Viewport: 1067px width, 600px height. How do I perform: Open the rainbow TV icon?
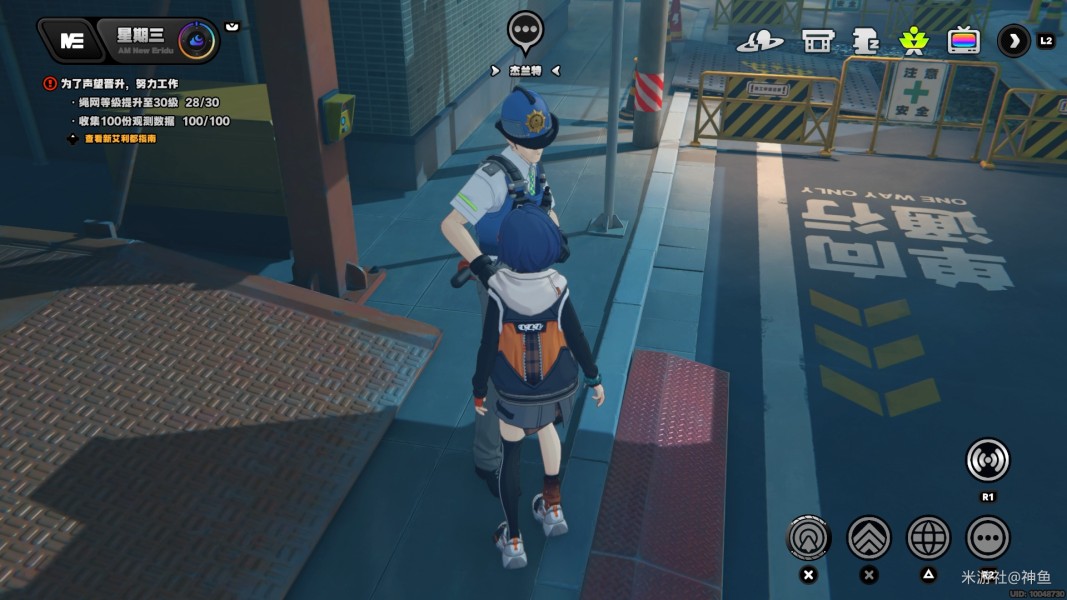(964, 41)
